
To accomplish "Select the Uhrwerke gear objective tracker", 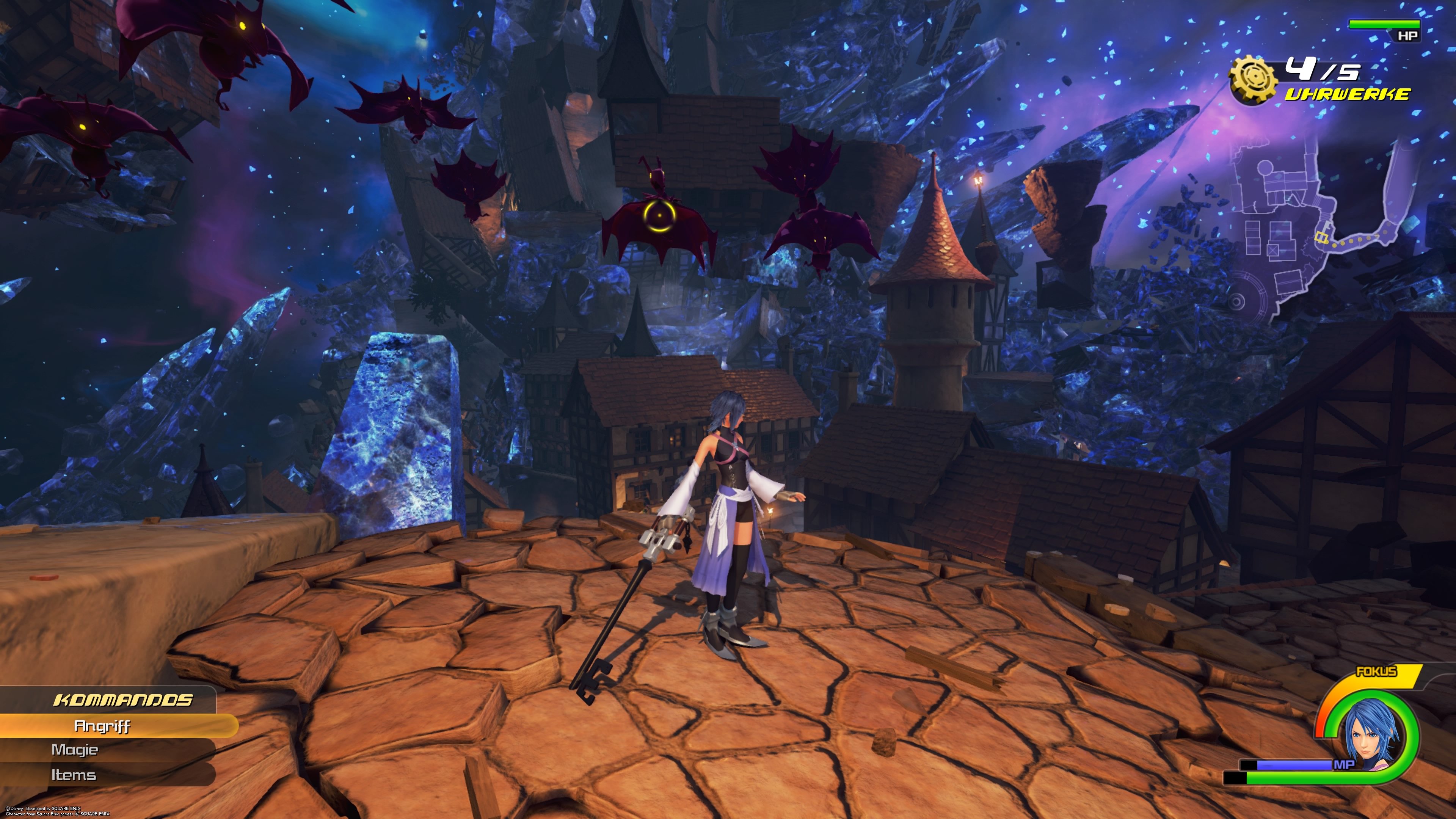I will click(x=1253, y=80).
